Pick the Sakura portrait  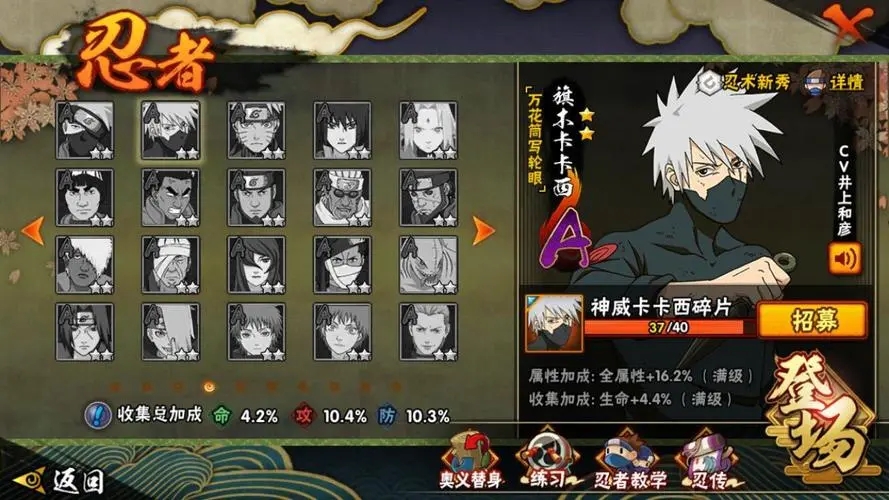pos(428,130)
